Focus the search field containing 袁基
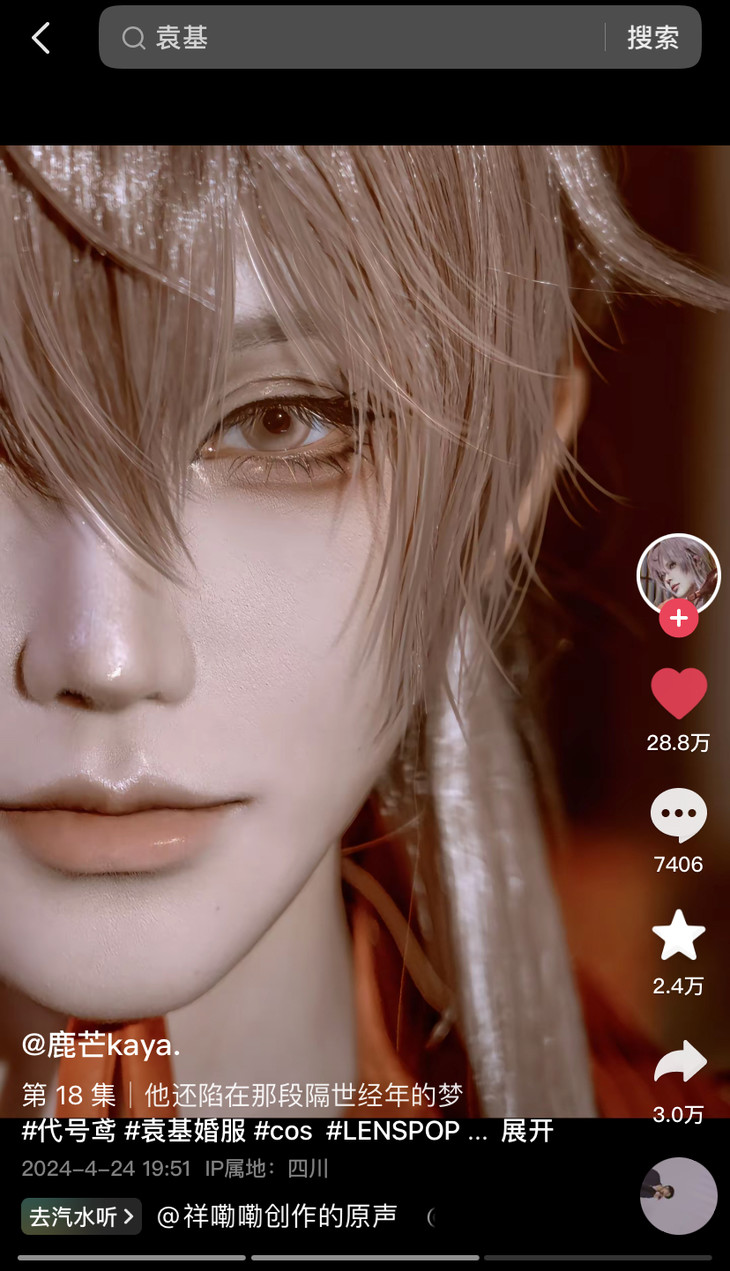The image size is (730, 1271). [360, 38]
